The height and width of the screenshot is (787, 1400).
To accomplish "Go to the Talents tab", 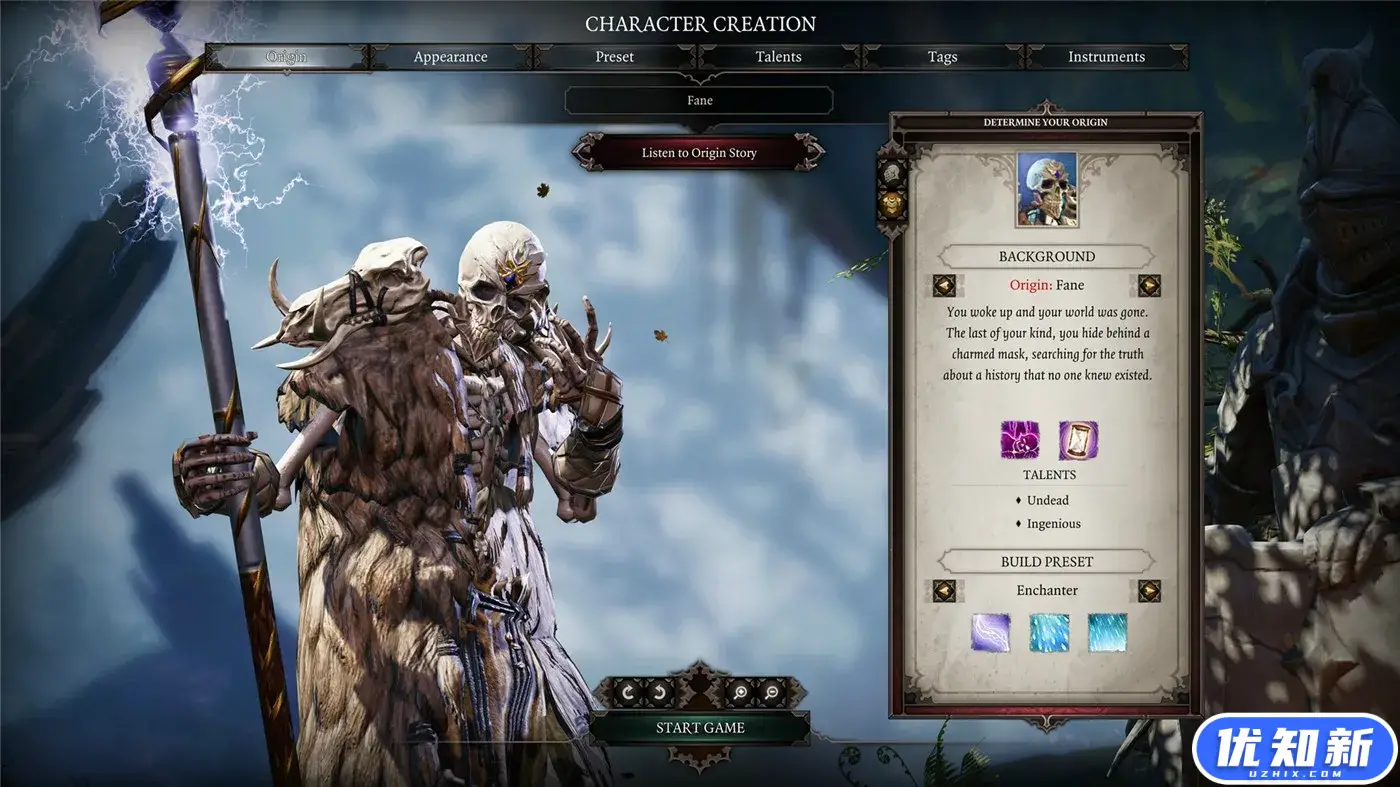I will [778, 57].
